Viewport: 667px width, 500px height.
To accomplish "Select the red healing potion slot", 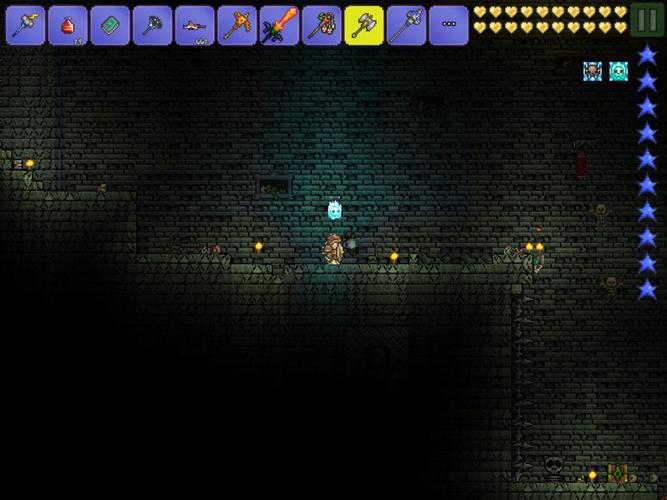I will (x=68, y=25).
